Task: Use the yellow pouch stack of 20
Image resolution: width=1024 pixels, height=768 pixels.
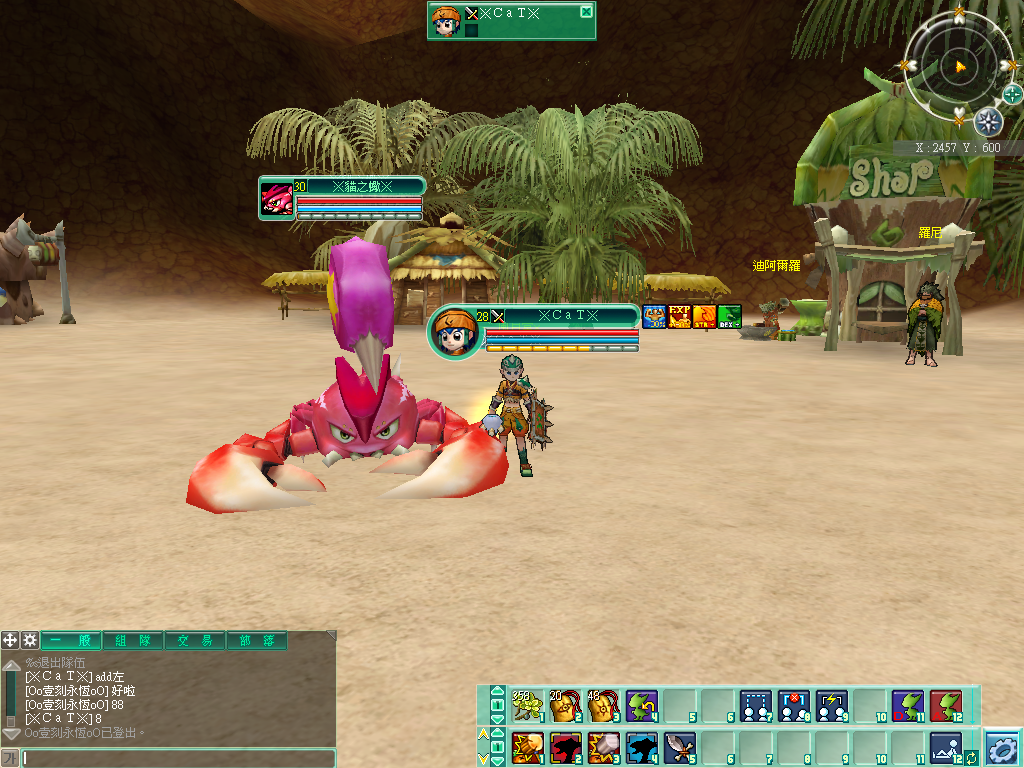Action: [x=564, y=706]
